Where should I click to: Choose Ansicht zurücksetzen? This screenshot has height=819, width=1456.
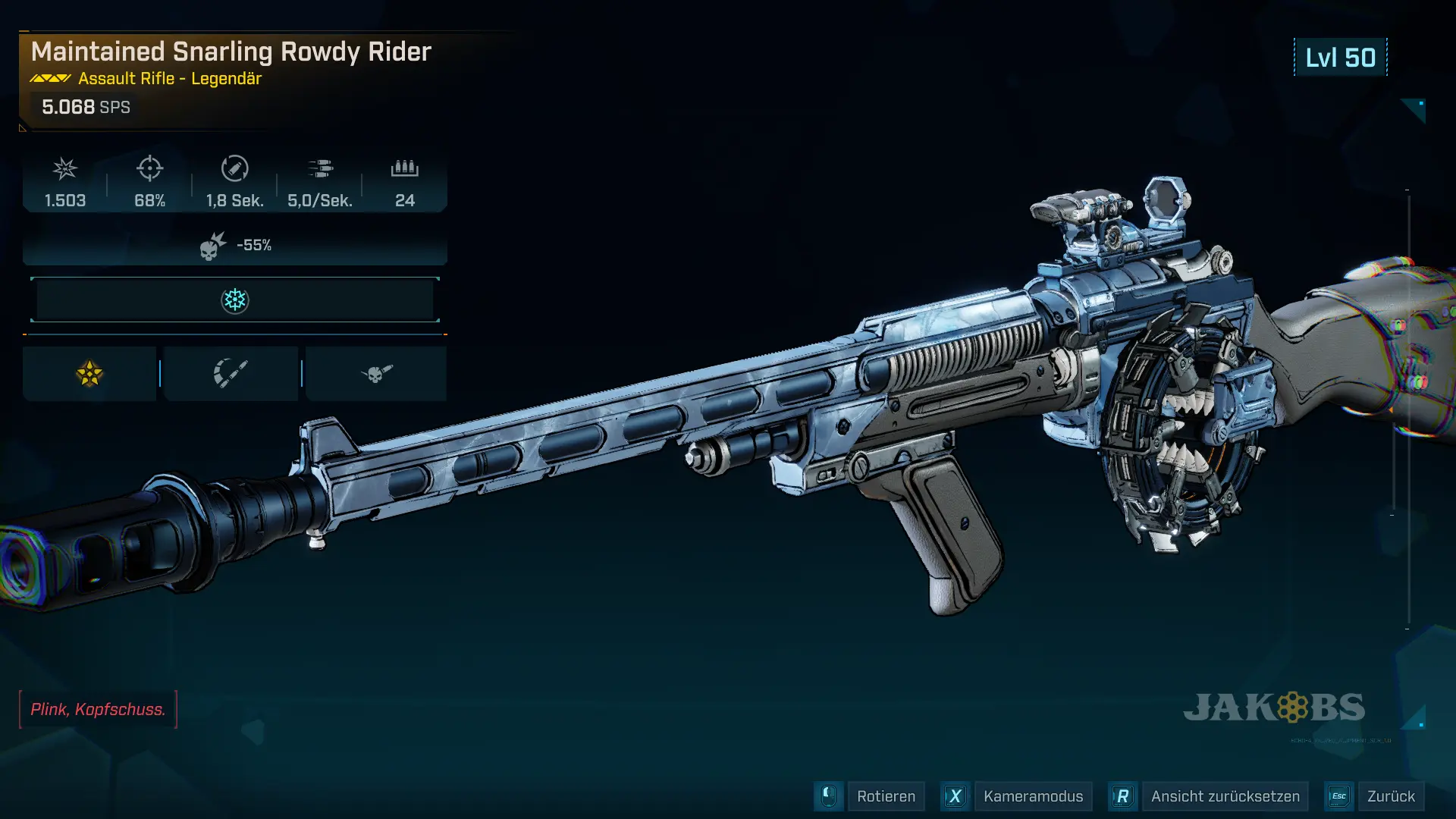click(1224, 796)
